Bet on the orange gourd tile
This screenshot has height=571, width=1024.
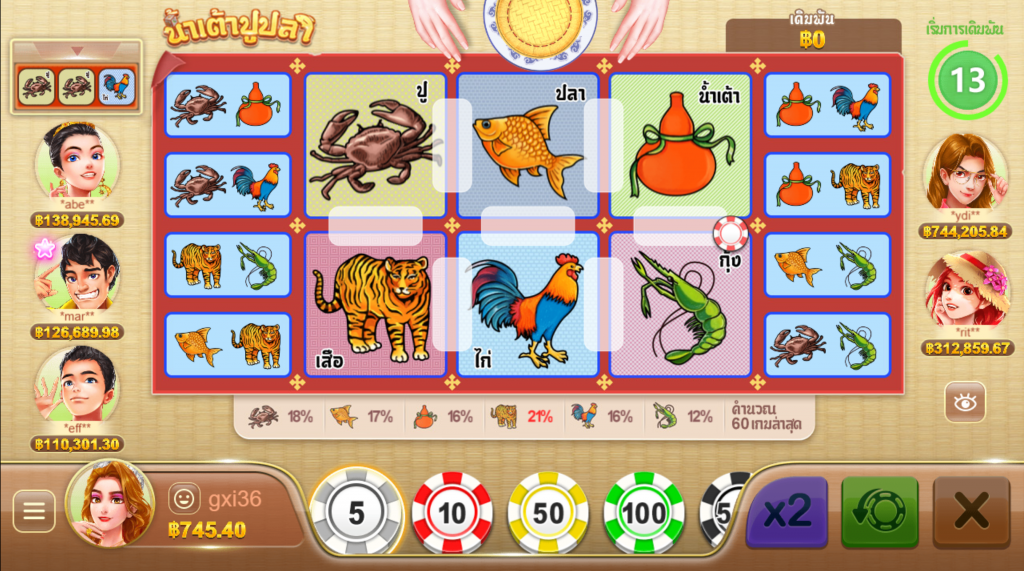(x=680, y=145)
